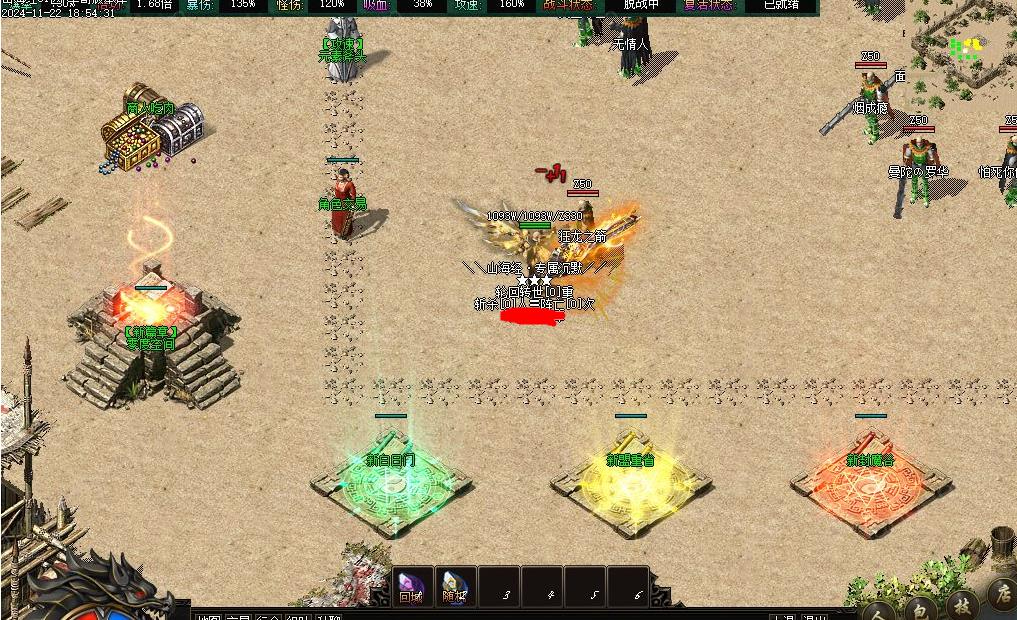This screenshot has width=1017, height=620.
Task: Open the bag with the 包 button
Action: point(921,605)
